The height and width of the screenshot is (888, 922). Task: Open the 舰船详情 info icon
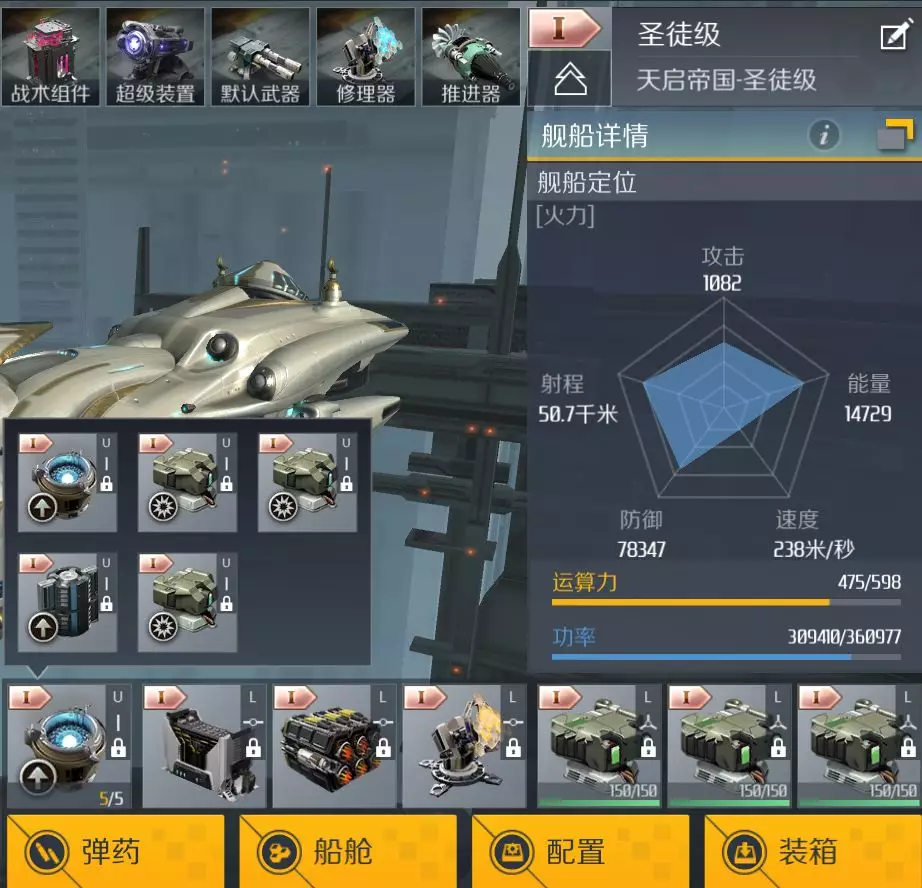coord(824,135)
